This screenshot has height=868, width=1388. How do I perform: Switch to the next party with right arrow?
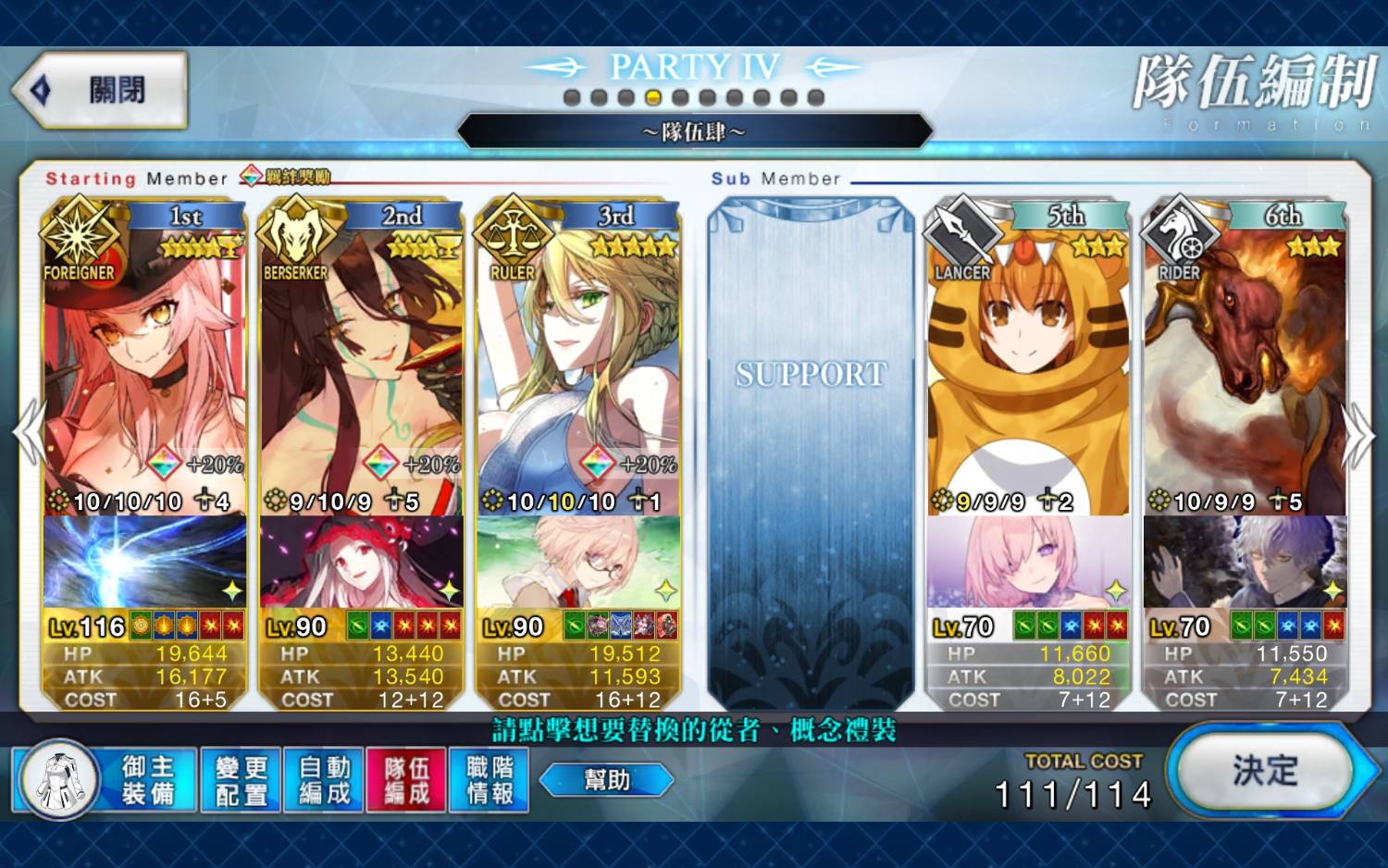(x=1359, y=435)
